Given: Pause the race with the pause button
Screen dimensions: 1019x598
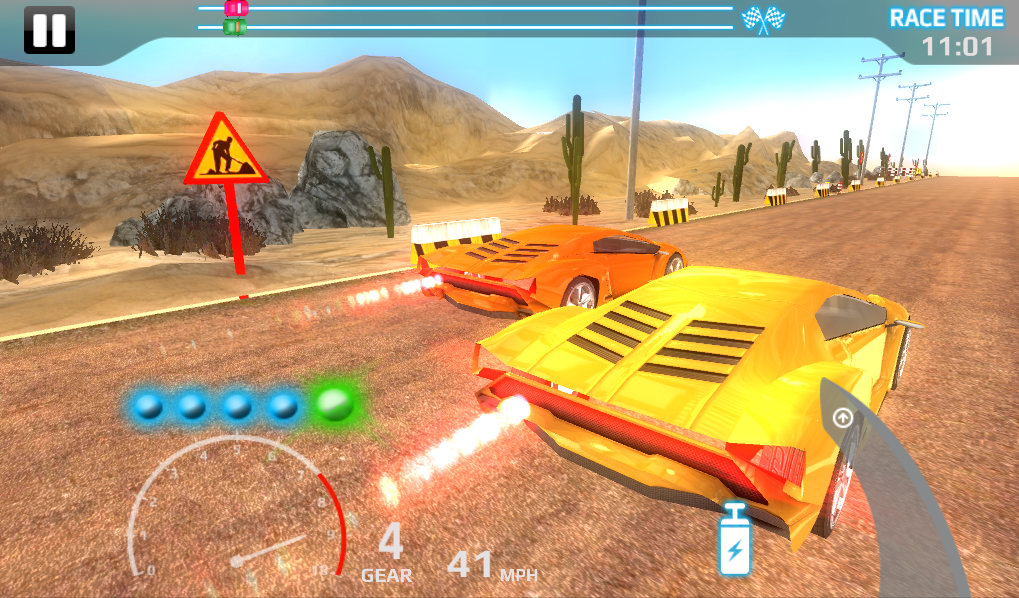Looking at the screenshot, I should (49, 30).
